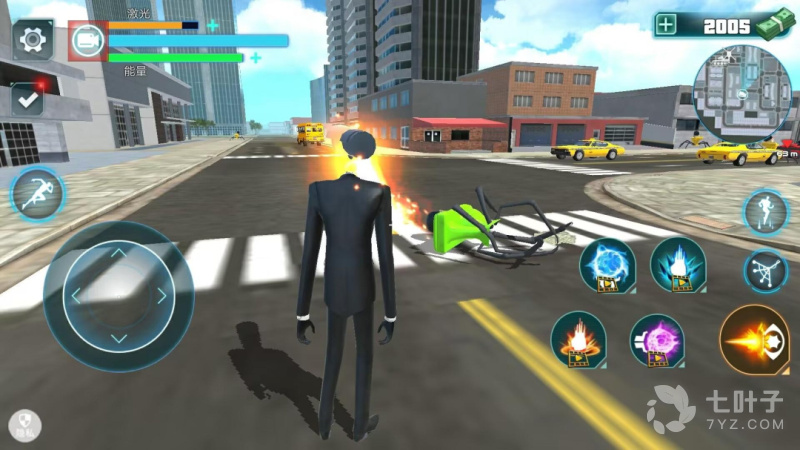Image resolution: width=800 pixels, height=450 pixels.
Task: Use the spider web ability button
Action: pos(766,270)
